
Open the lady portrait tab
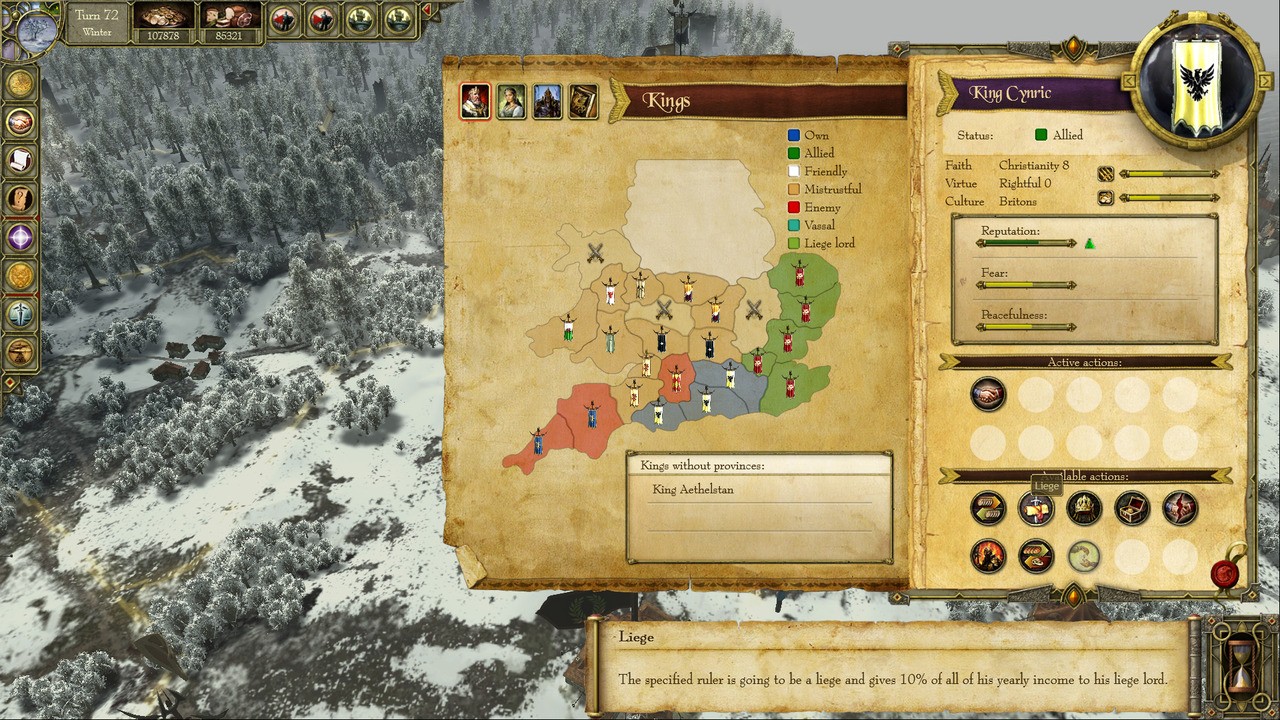tap(511, 101)
